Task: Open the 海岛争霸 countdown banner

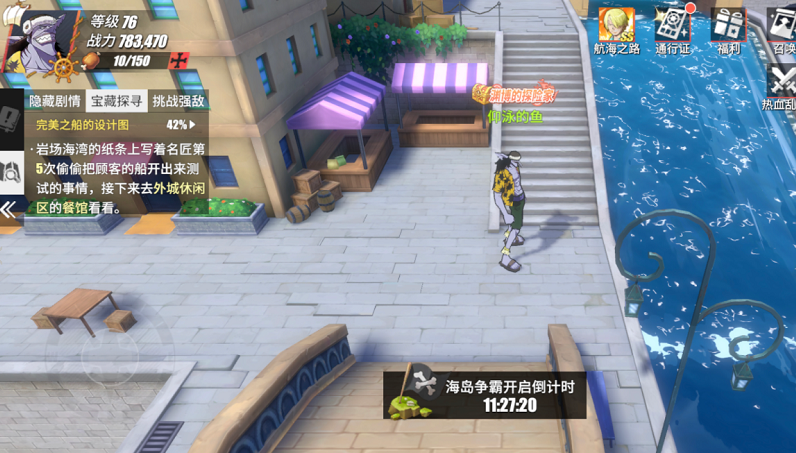Action: point(486,395)
